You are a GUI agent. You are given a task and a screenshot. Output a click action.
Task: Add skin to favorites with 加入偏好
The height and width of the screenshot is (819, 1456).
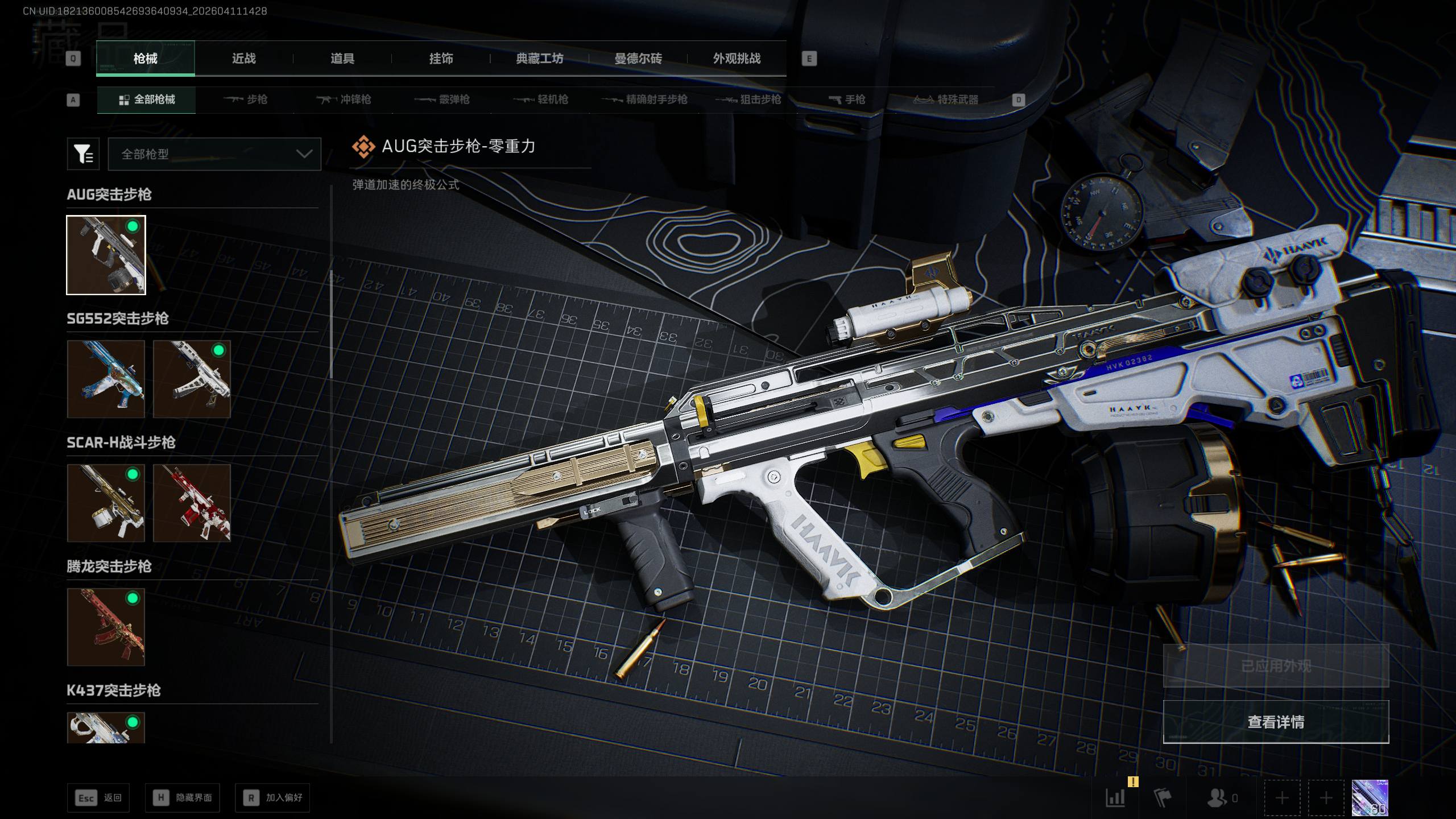272,798
